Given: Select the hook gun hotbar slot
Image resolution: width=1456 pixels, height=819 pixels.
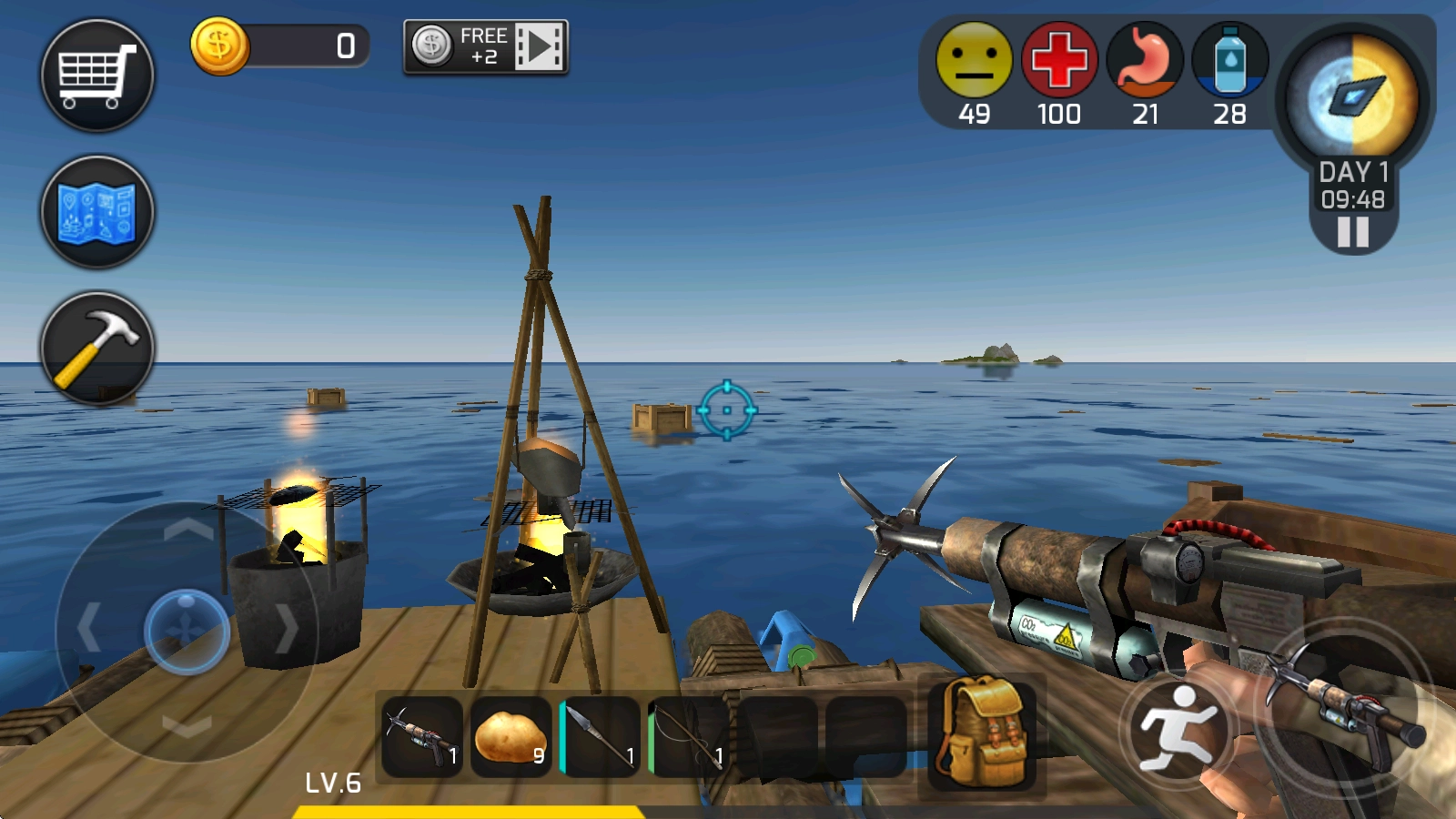Looking at the screenshot, I should [422, 737].
